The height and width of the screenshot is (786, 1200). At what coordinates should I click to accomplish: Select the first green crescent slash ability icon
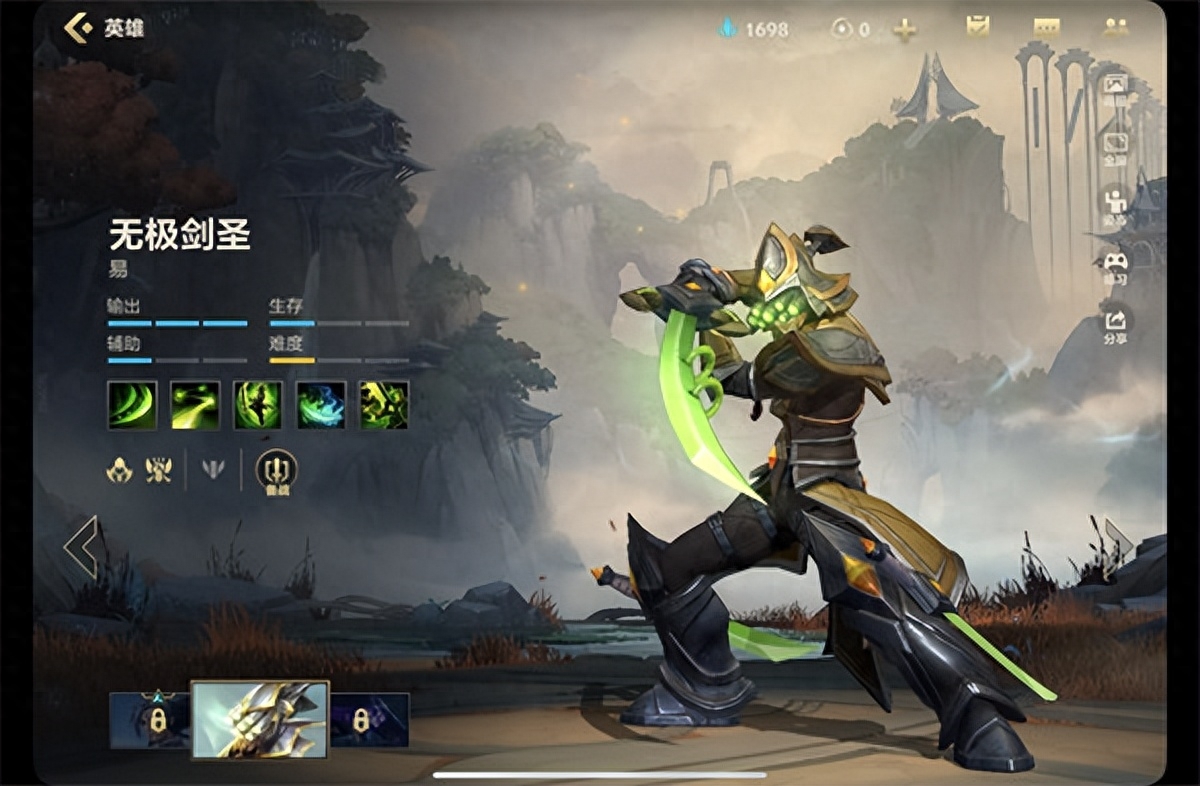pos(132,405)
